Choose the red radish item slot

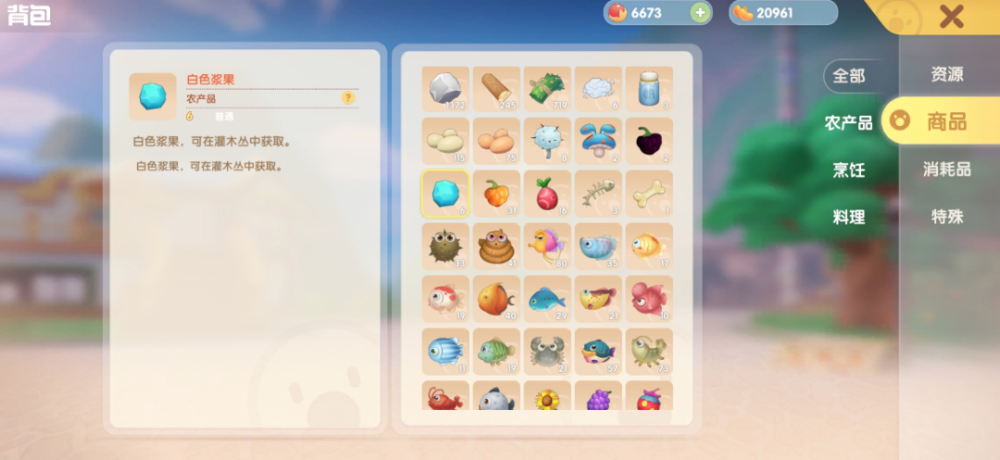tap(547, 194)
